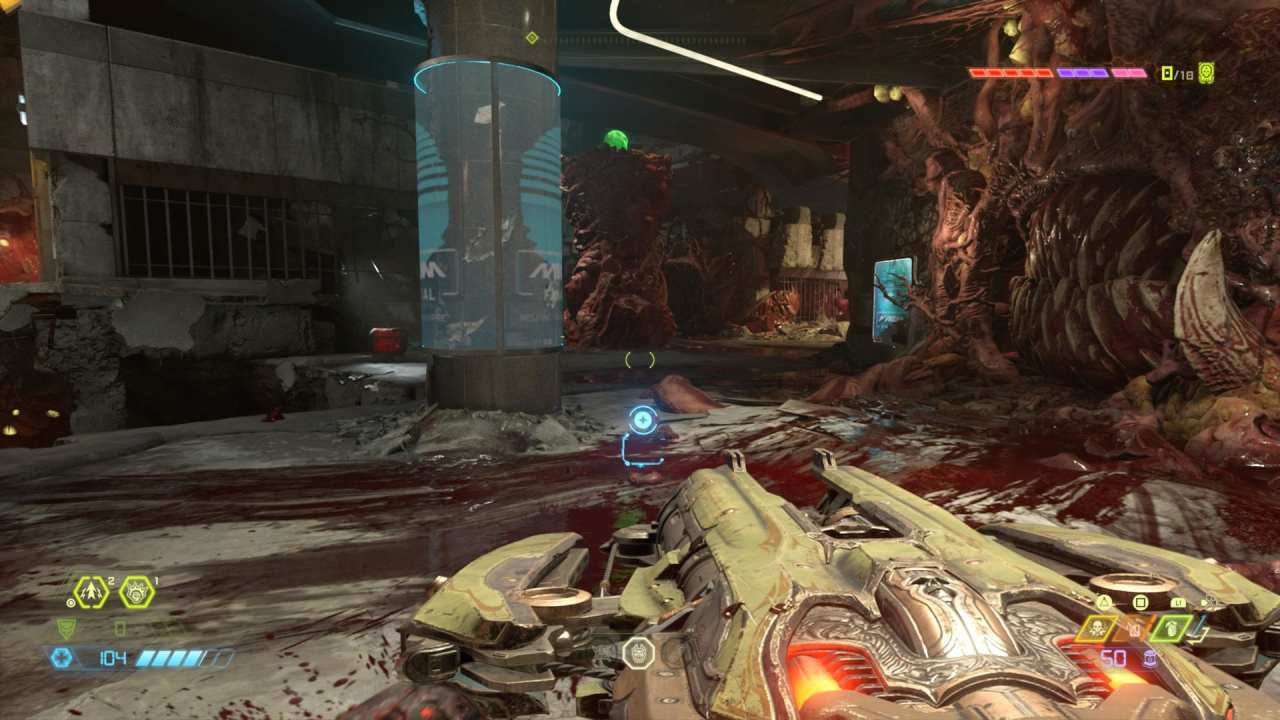The width and height of the screenshot is (1280, 720).
Task: Click the blue armor segment bar
Action: pos(168,658)
